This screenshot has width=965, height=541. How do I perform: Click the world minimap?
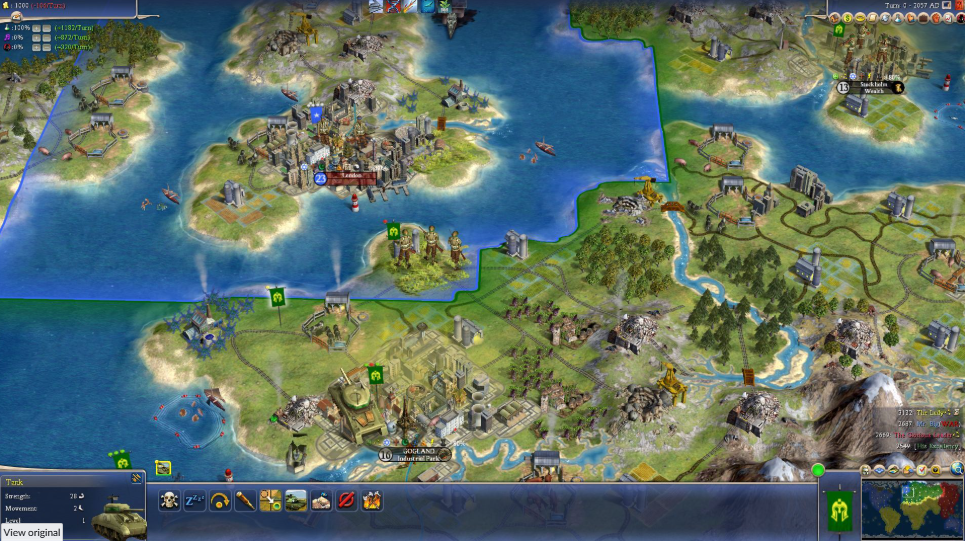pos(910,509)
